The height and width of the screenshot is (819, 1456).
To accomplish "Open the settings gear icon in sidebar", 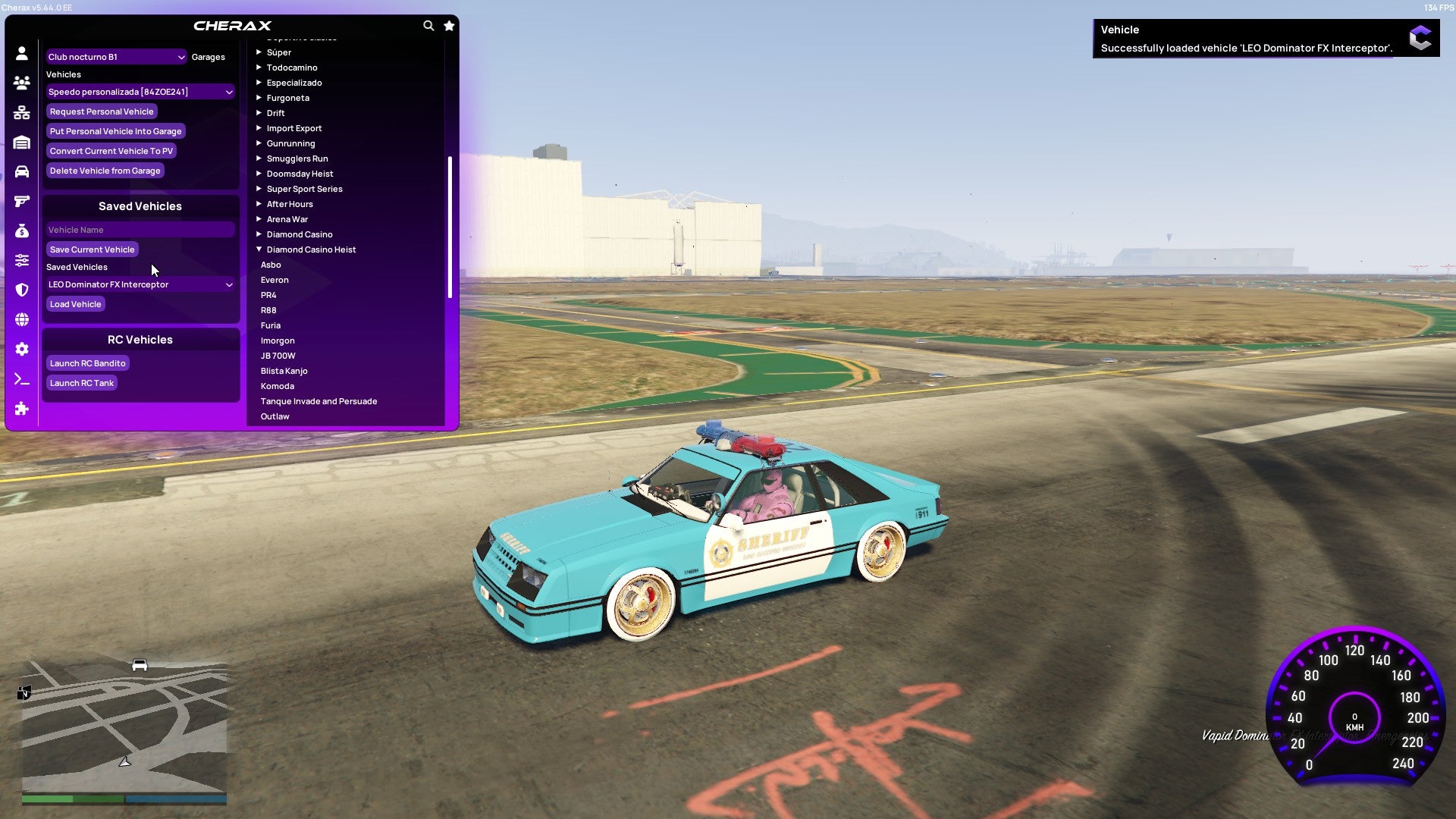I will click(22, 349).
